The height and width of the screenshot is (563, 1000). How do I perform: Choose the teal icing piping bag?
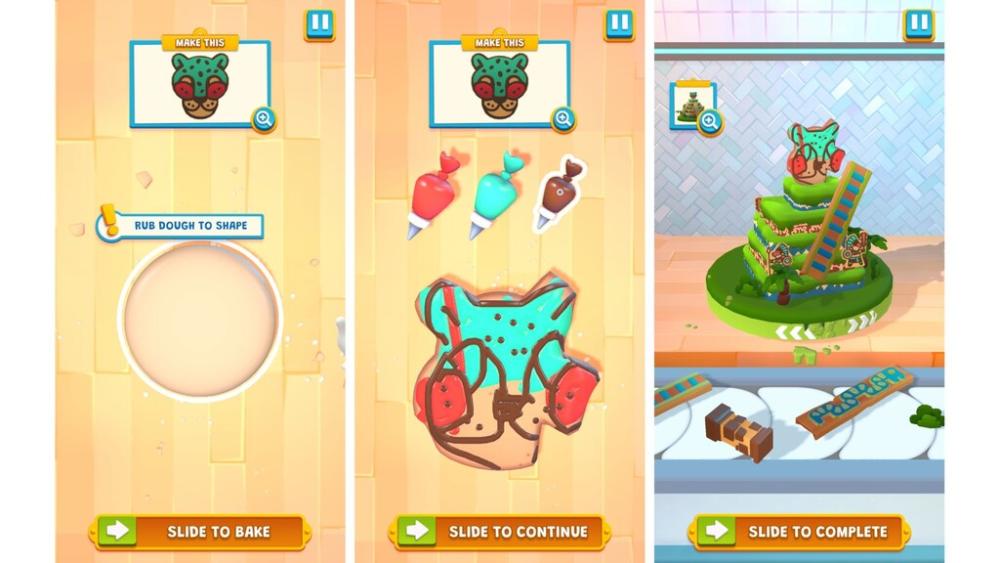point(496,192)
